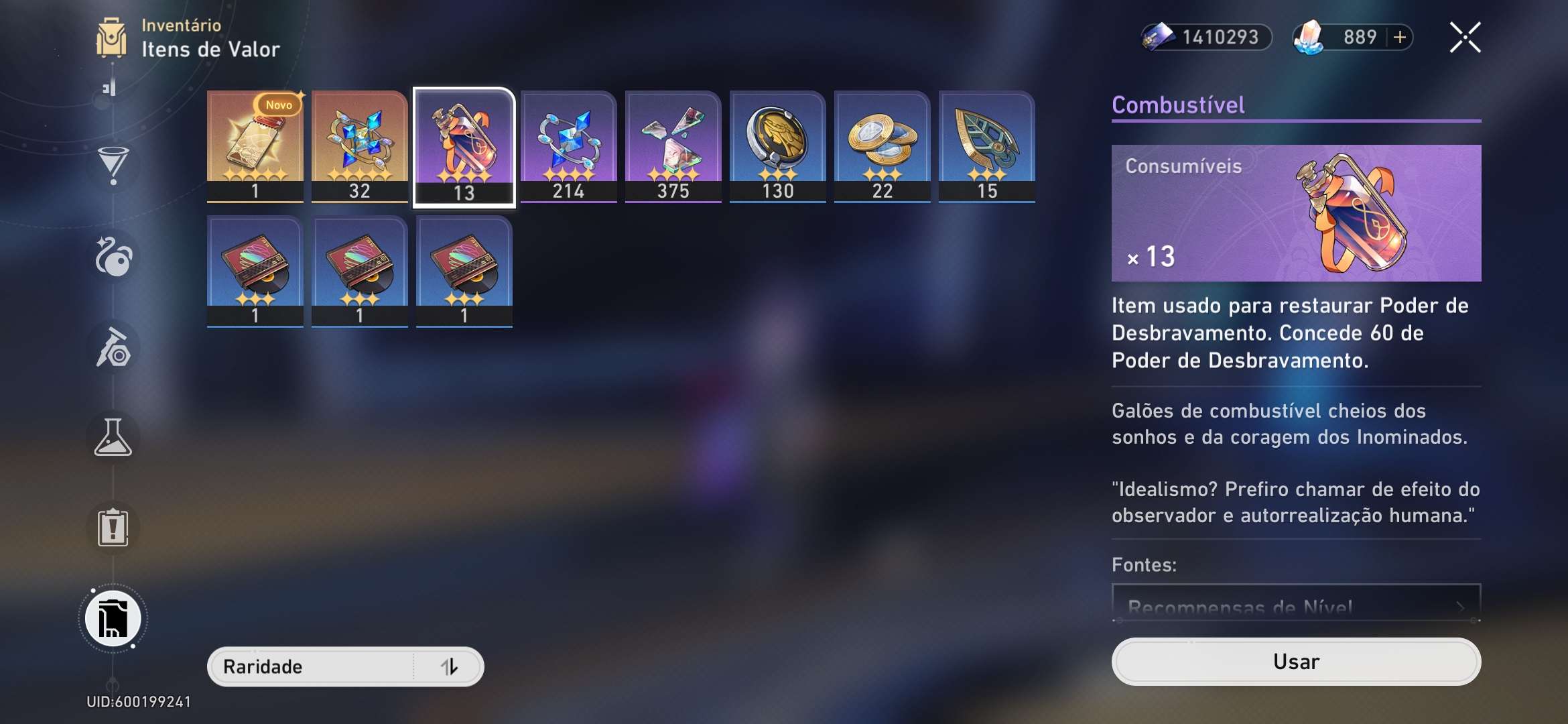Switch to the clipboard exclamation mission tab
This screenshot has height=724, width=1568.
pyautogui.click(x=113, y=528)
